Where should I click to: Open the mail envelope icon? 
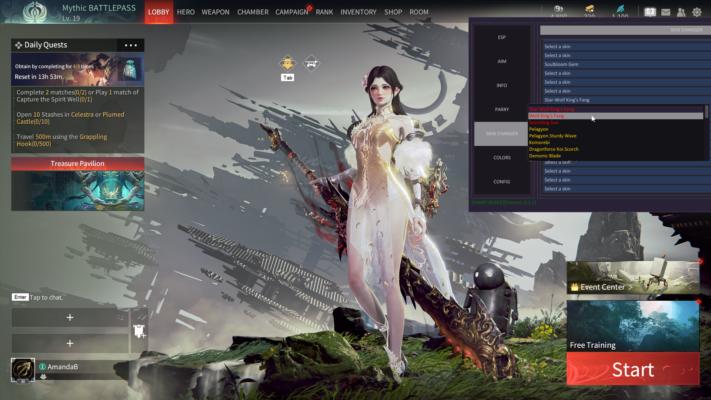point(665,12)
